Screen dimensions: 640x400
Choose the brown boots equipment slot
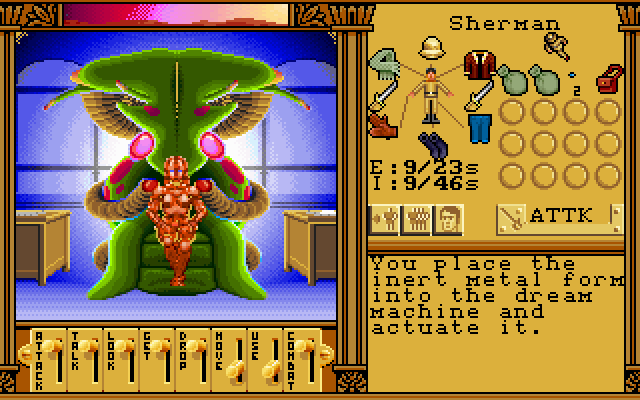(x=383, y=126)
